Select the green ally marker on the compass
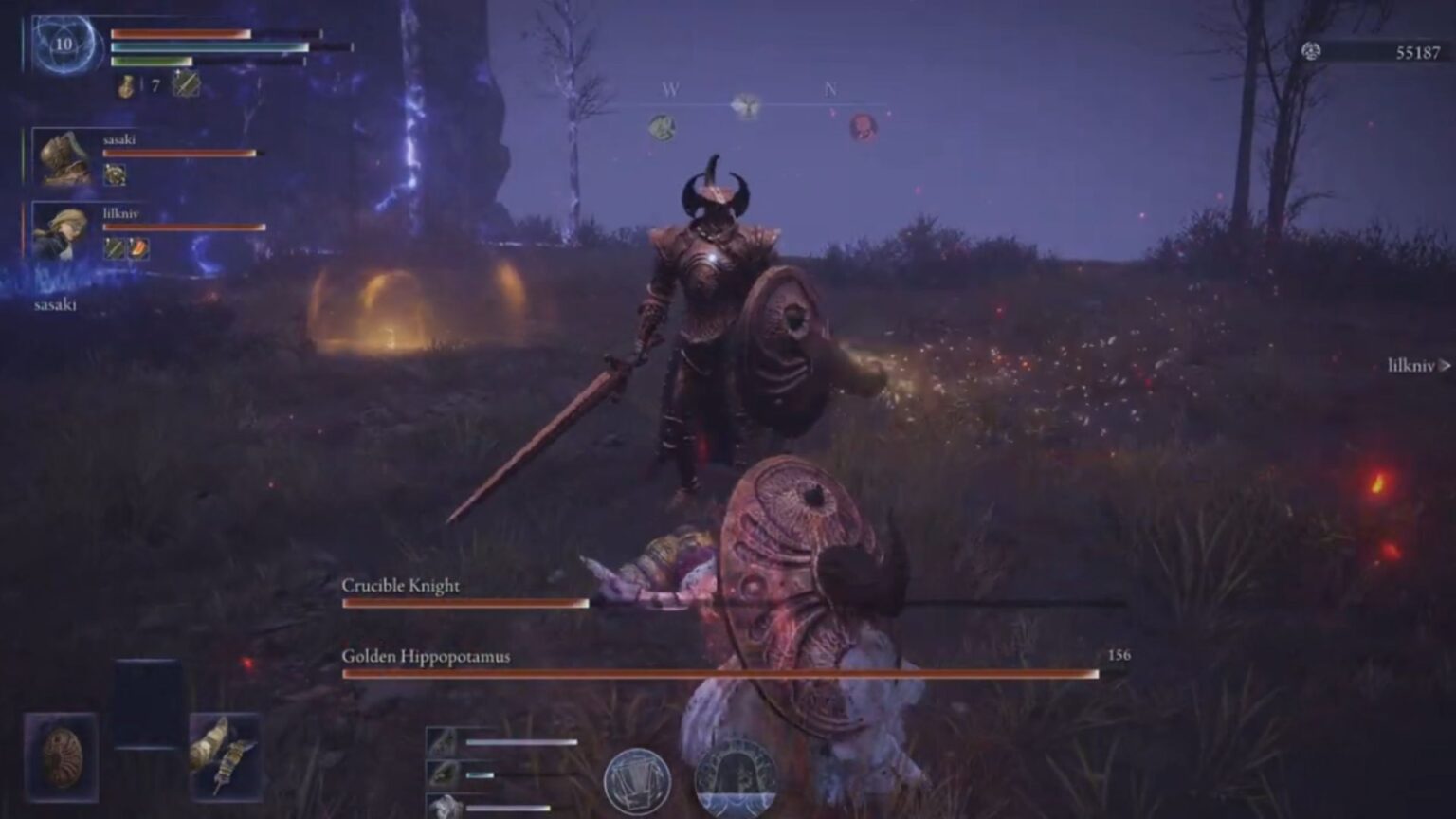This screenshot has height=819, width=1456. [x=663, y=127]
